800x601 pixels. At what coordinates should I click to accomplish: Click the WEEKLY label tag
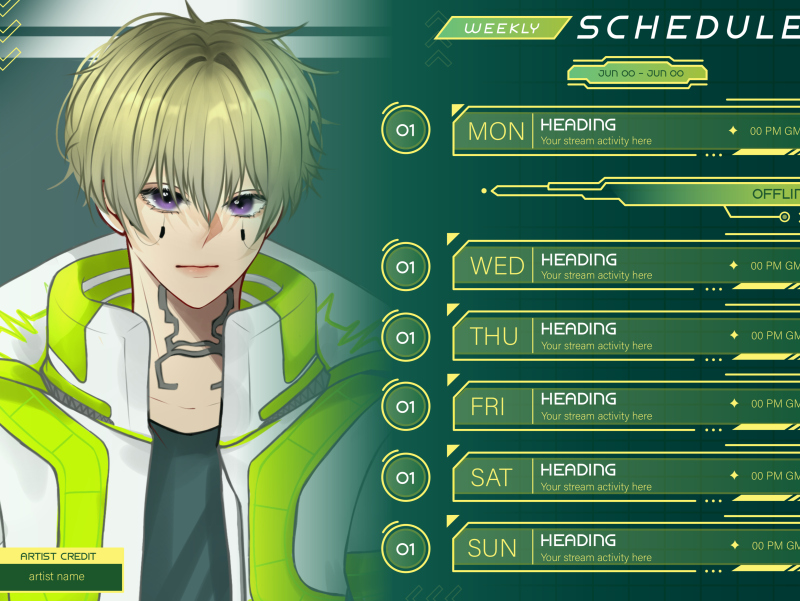[503, 28]
